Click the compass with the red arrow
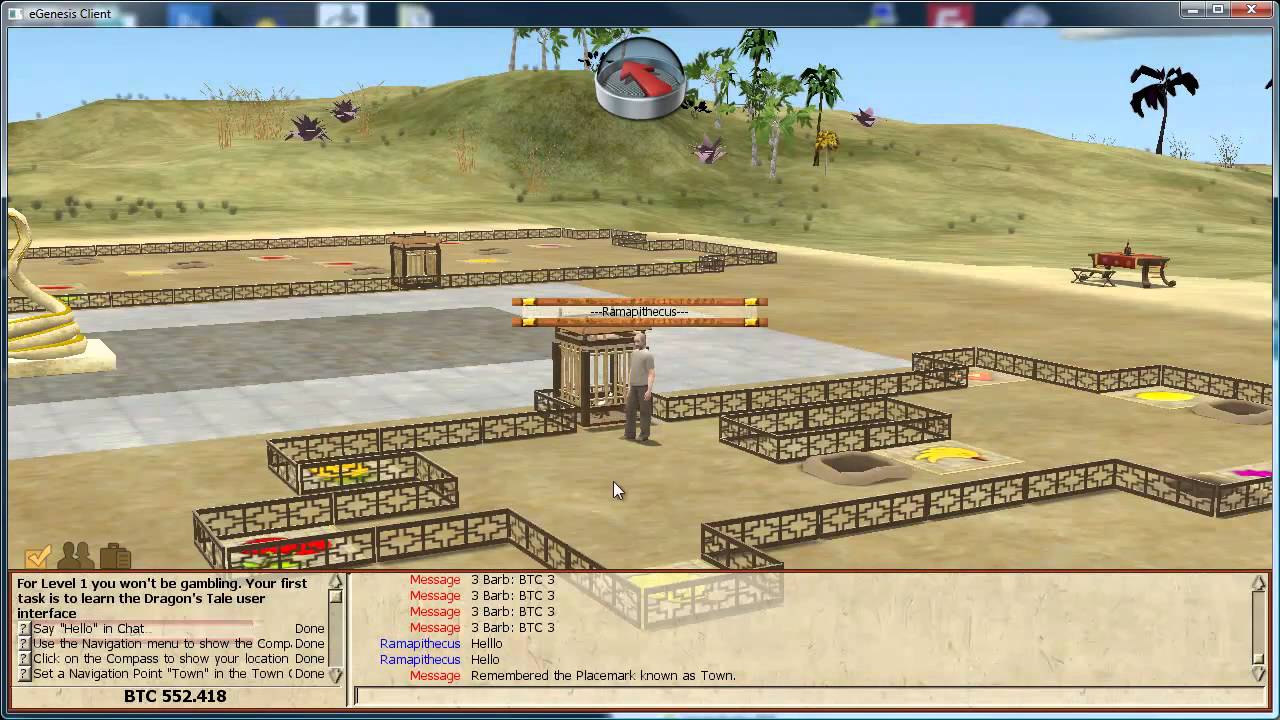The image size is (1280, 720). (x=640, y=78)
